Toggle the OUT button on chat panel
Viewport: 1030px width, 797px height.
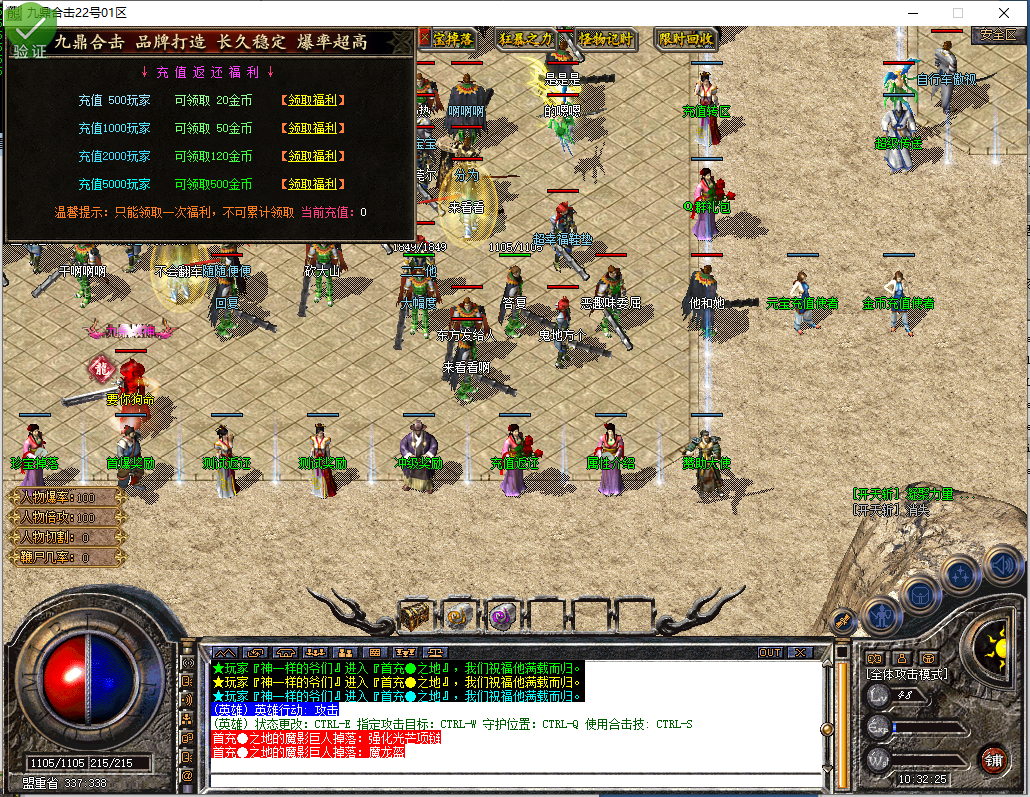click(769, 652)
